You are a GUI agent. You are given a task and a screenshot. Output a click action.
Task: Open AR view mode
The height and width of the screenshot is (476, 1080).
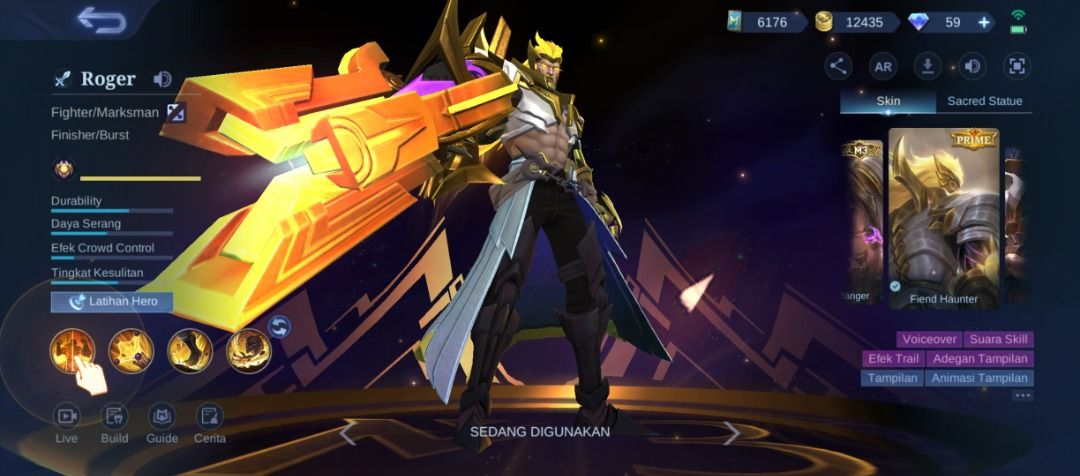(x=883, y=67)
